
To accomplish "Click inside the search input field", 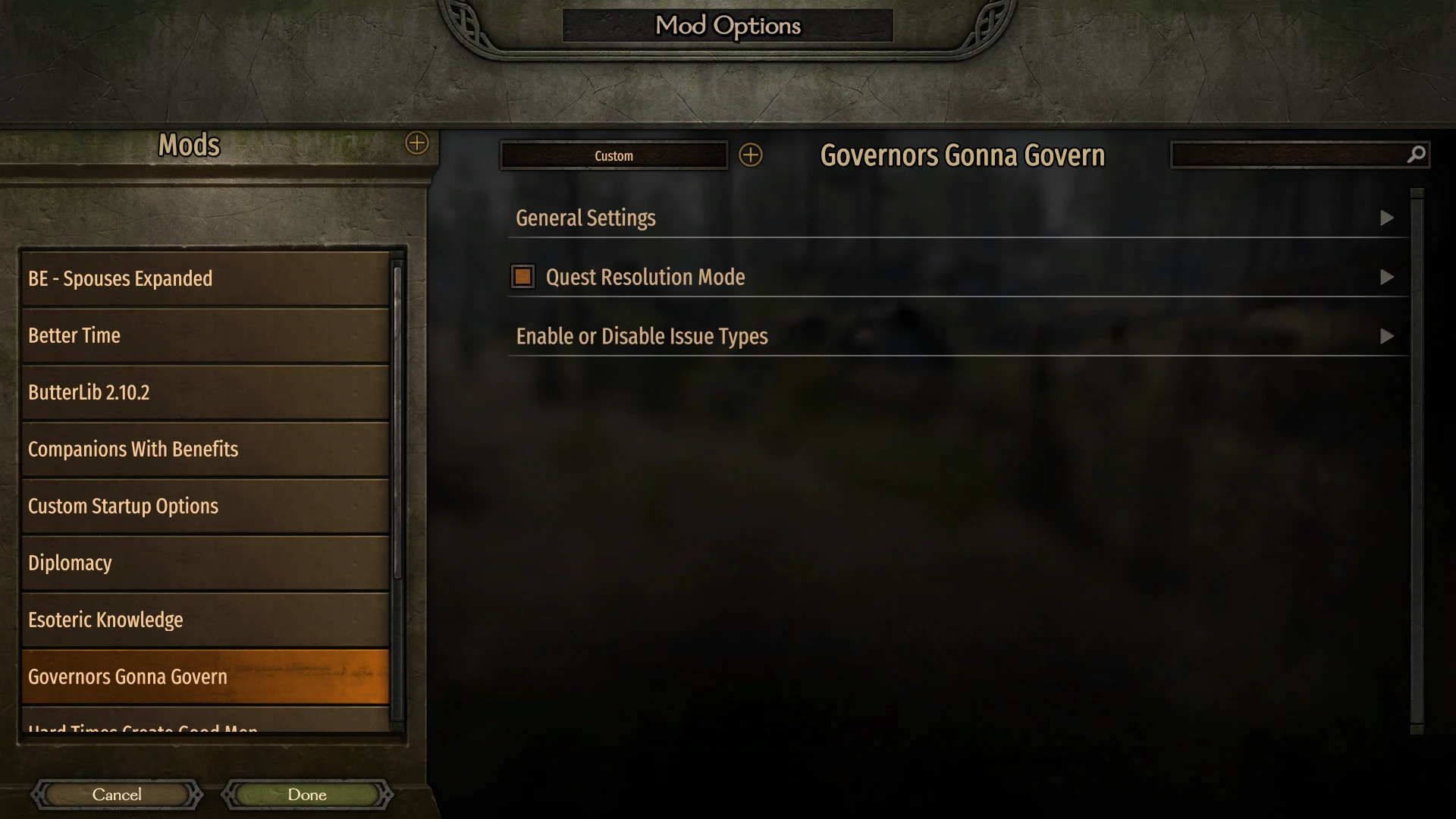I will coord(1289,155).
